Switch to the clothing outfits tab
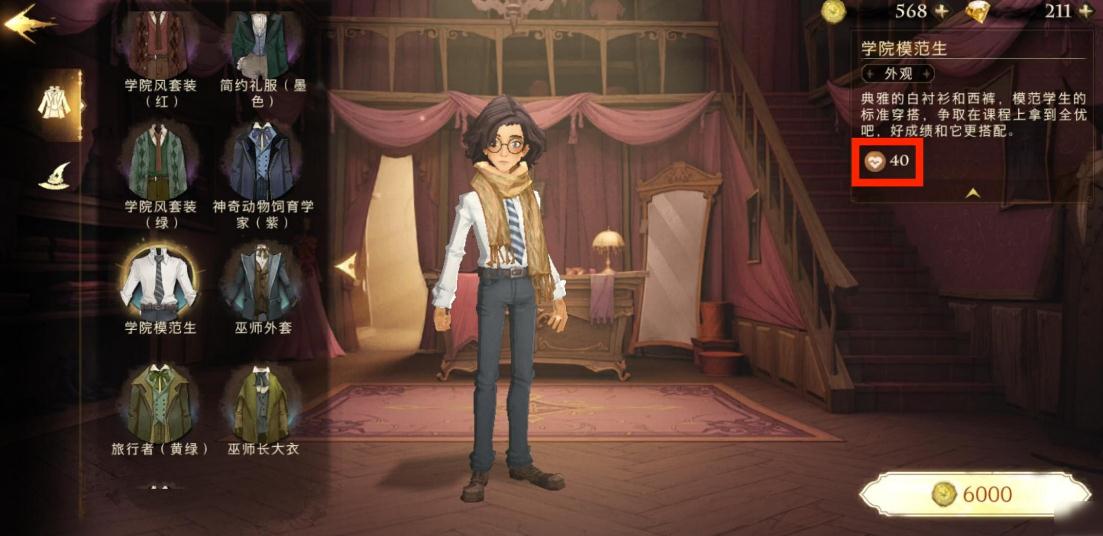 point(55,102)
